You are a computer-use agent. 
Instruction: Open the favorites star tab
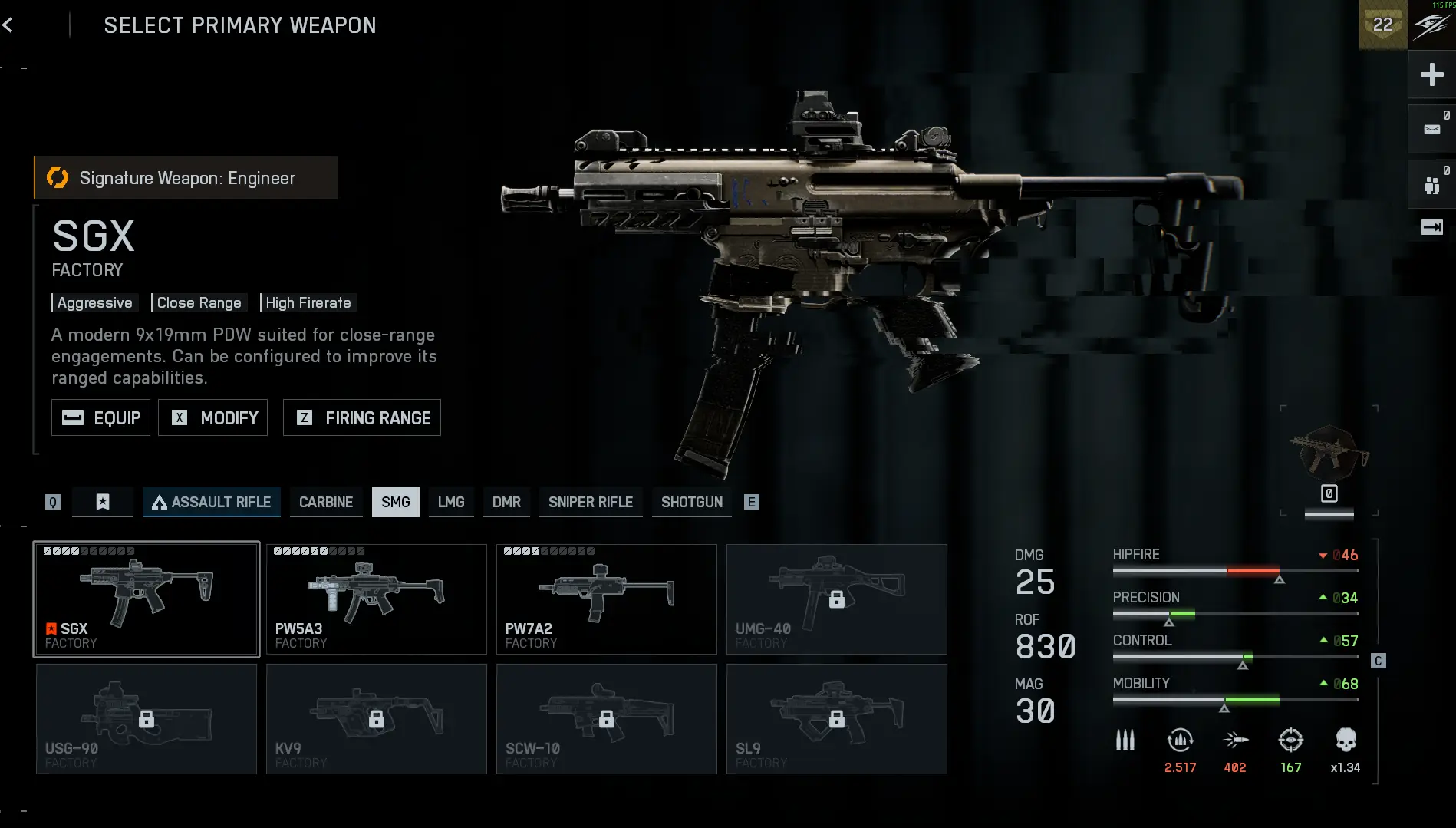(103, 502)
